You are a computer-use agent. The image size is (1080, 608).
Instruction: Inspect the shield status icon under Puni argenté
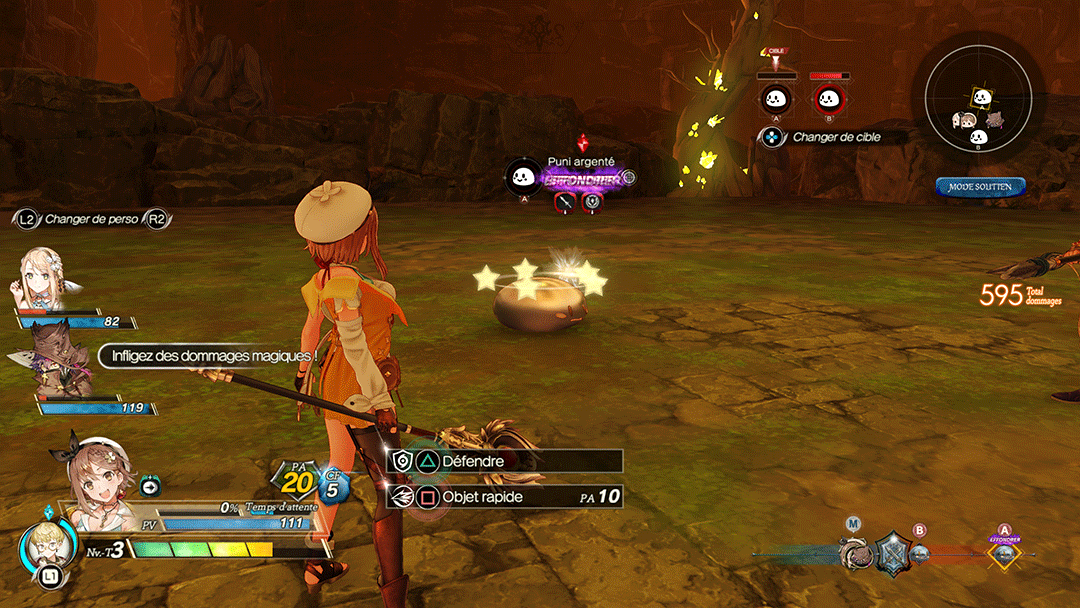(x=593, y=203)
